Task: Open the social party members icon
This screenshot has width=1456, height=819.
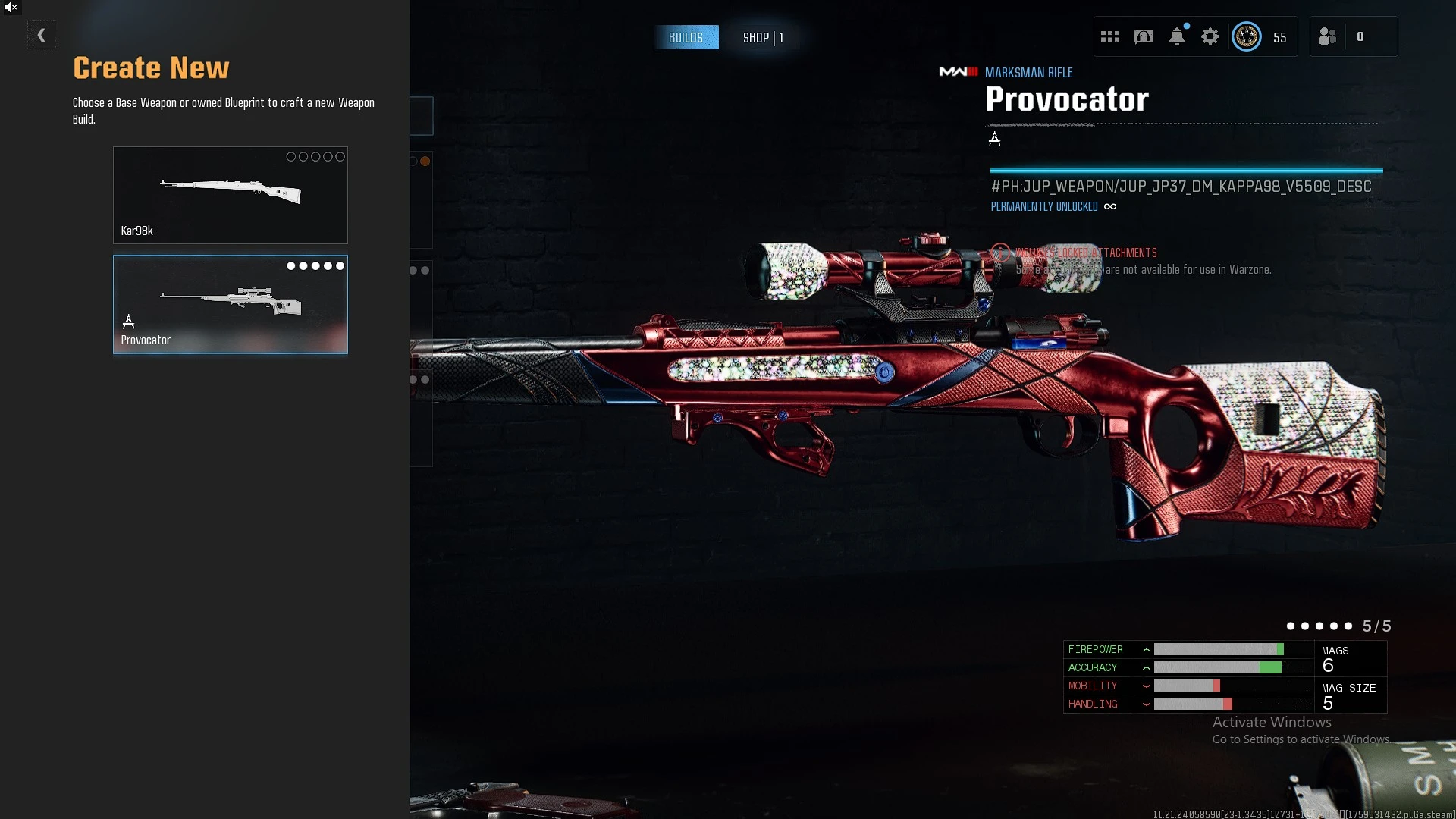Action: pyautogui.click(x=1327, y=36)
